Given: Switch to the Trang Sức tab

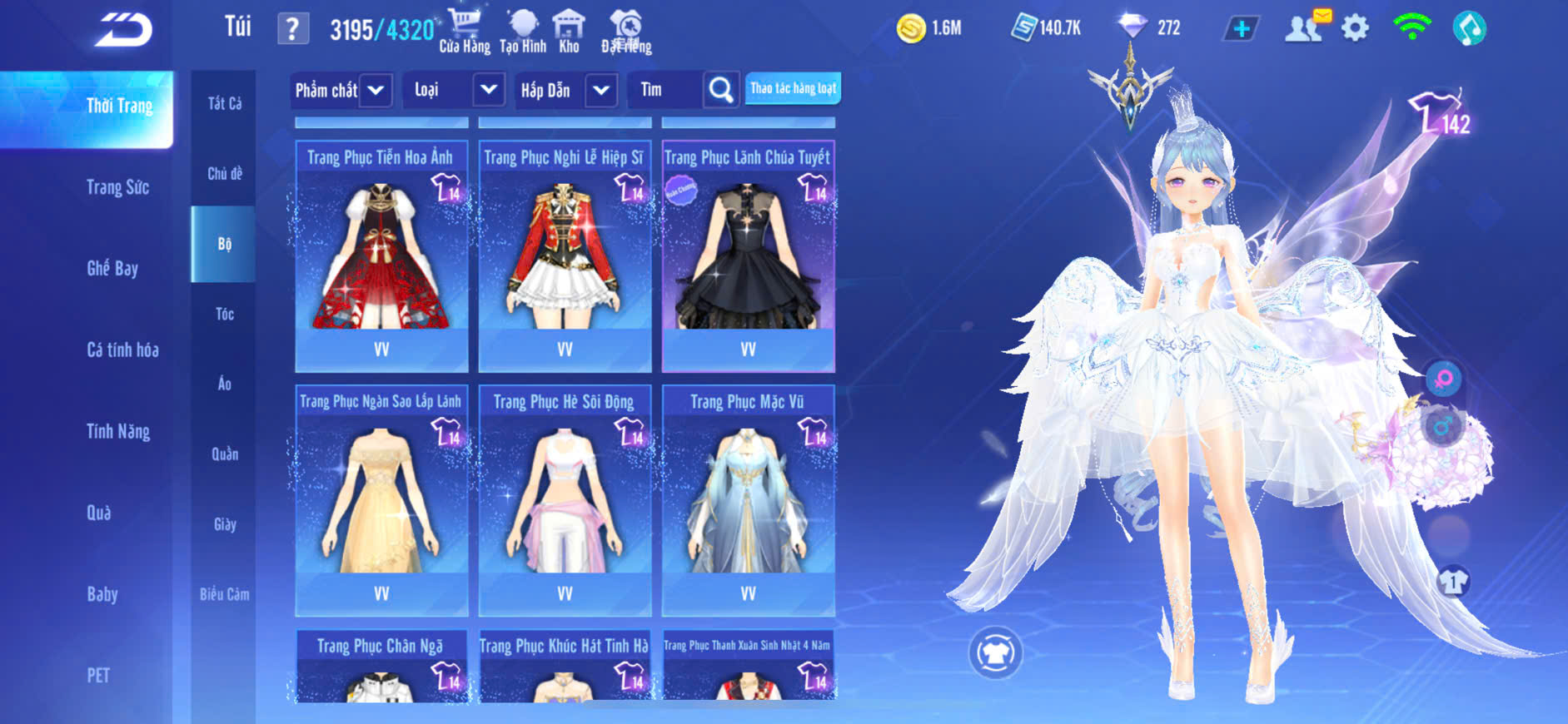Looking at the screenshot, I should pos(117,187).
